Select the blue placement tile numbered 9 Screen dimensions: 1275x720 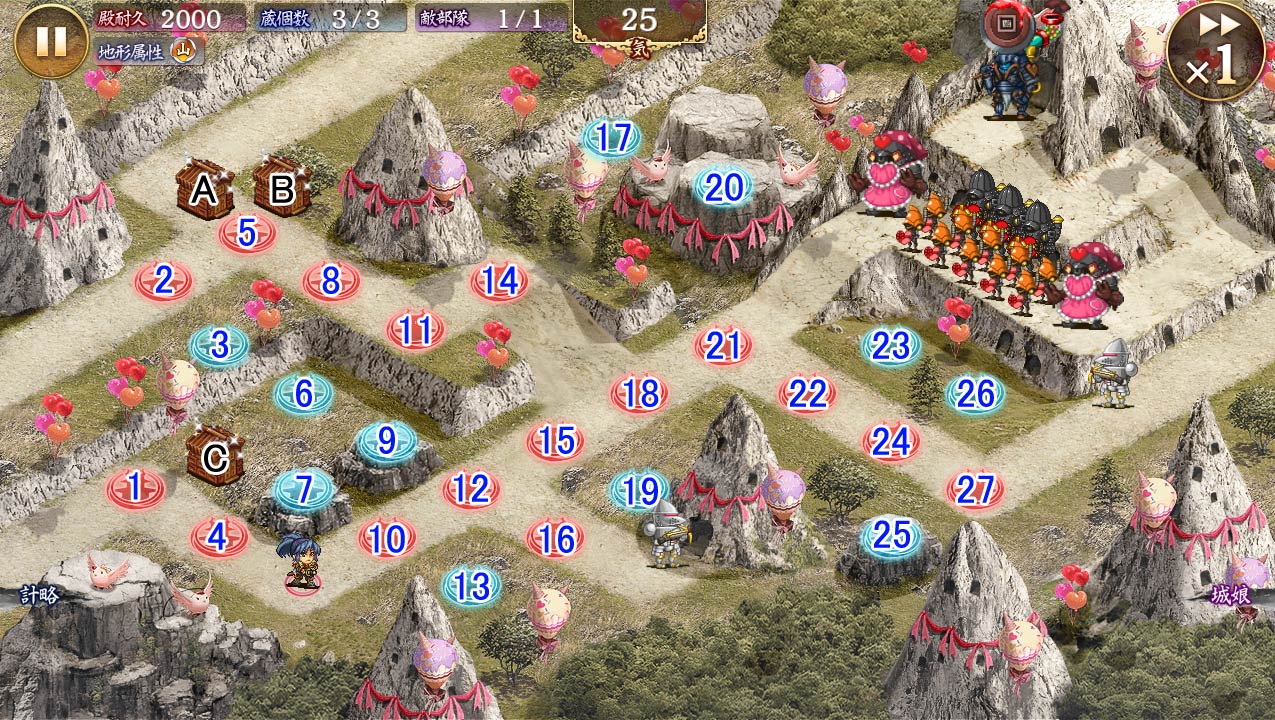point(387,441)
